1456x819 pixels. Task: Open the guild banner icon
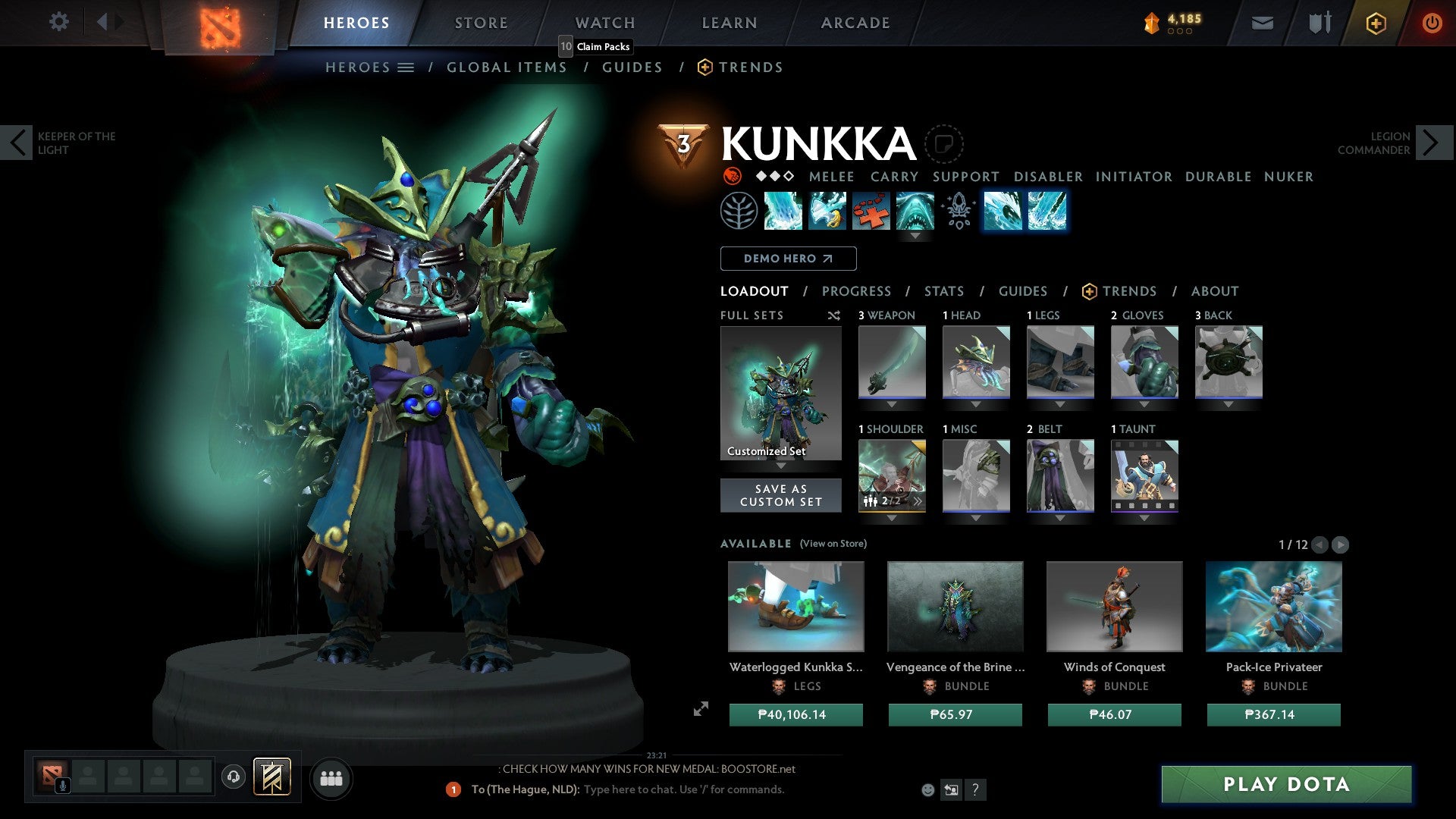[x=1318, y=22]
